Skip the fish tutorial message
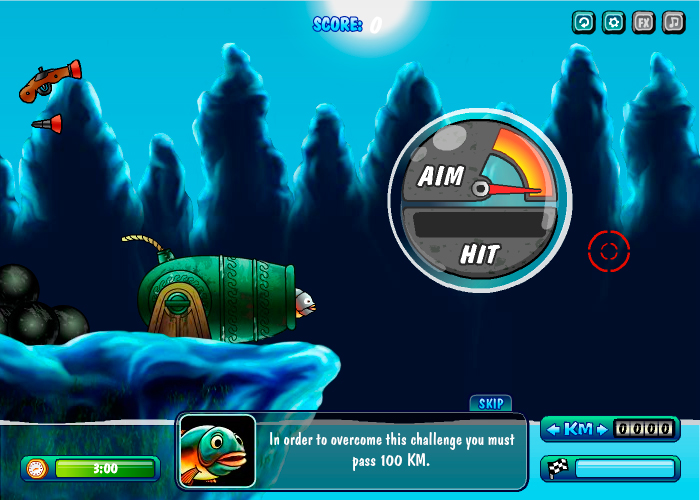Screen dimensions: 700x500 [x=490, y=403]
